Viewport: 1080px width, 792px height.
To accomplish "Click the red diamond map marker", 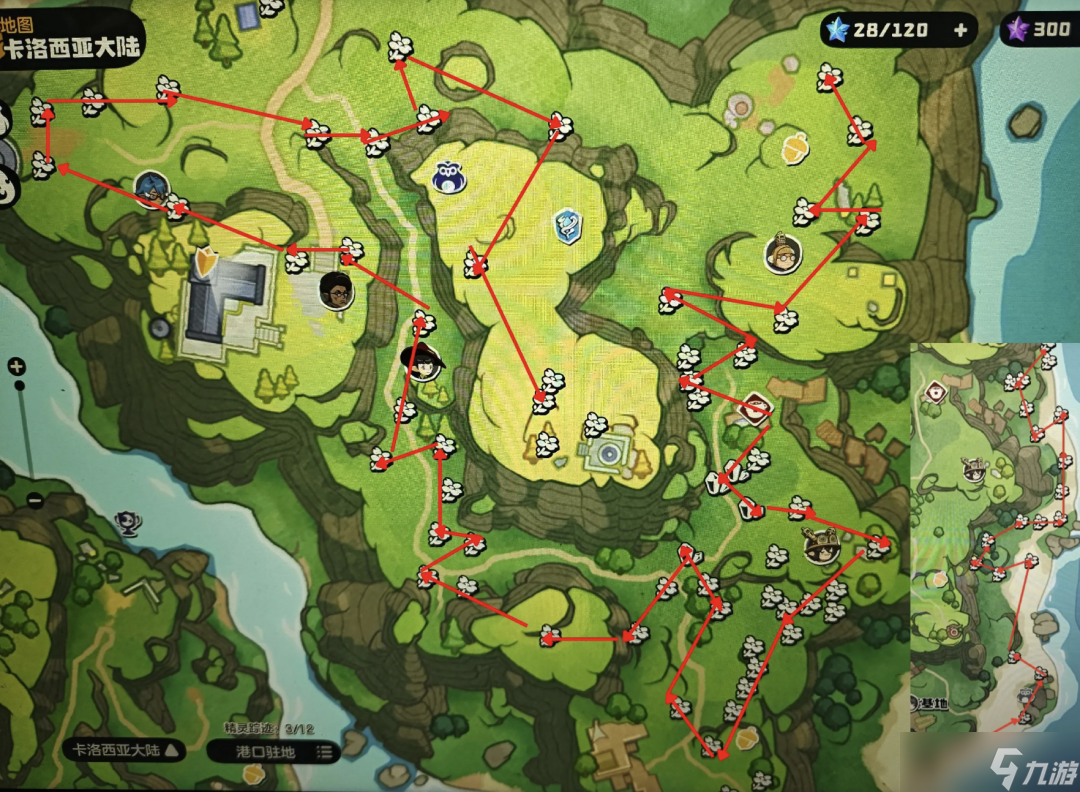I will pyautogui.click(x=755, y=407).
